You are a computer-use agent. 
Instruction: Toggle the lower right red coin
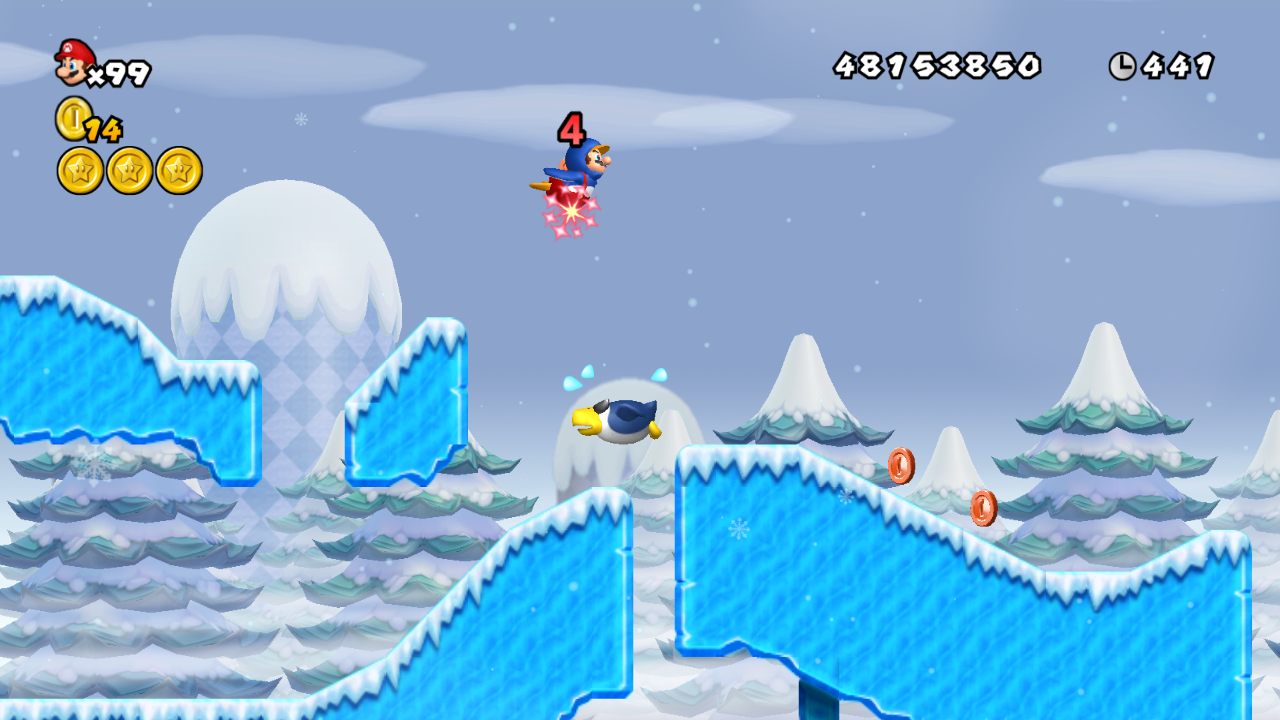(983, 508)
